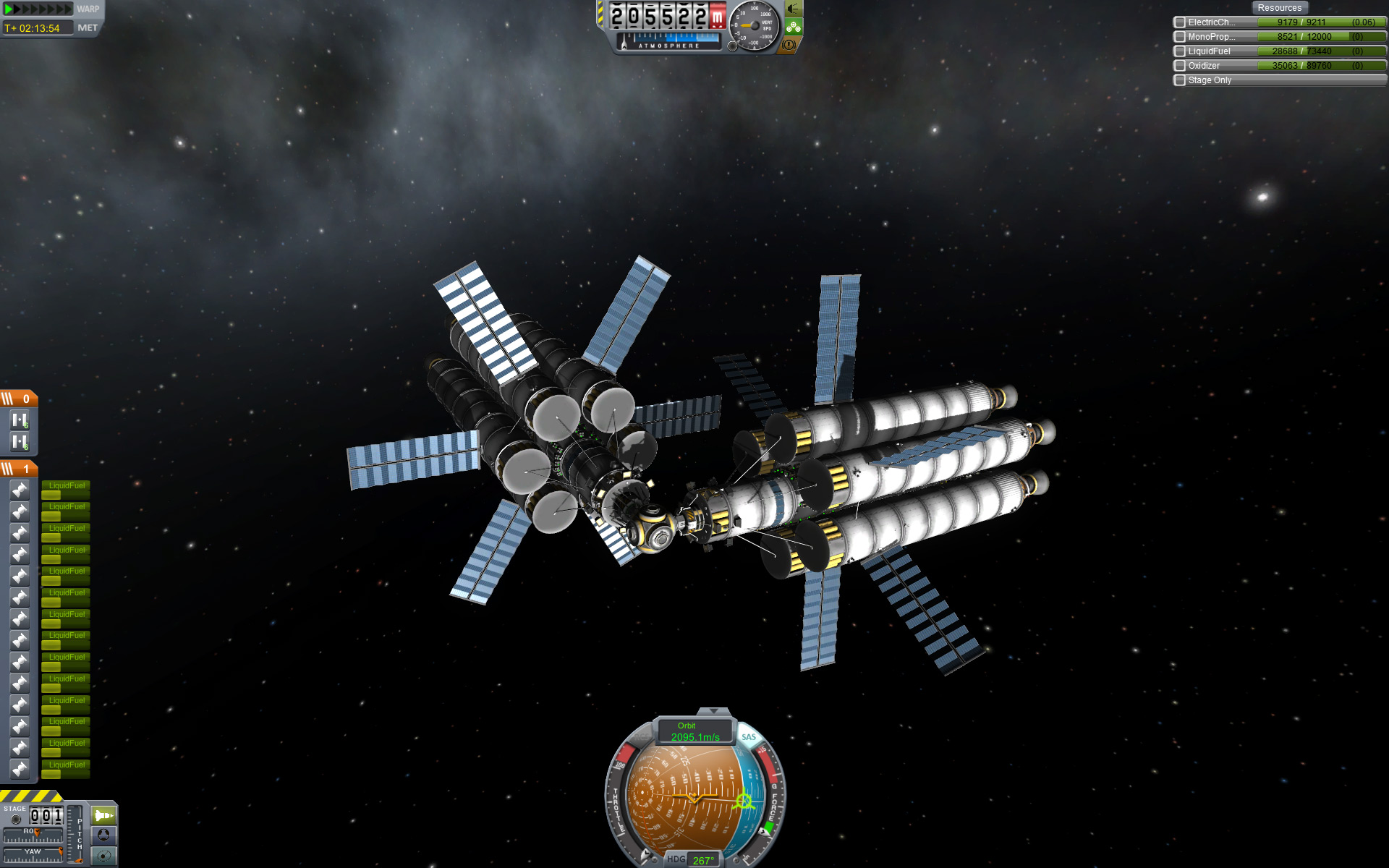Toggle the SAS indicator on the navball
The width and height of the screenshot is (1389, 868).
pyautogui.click(x=749, y=737)
